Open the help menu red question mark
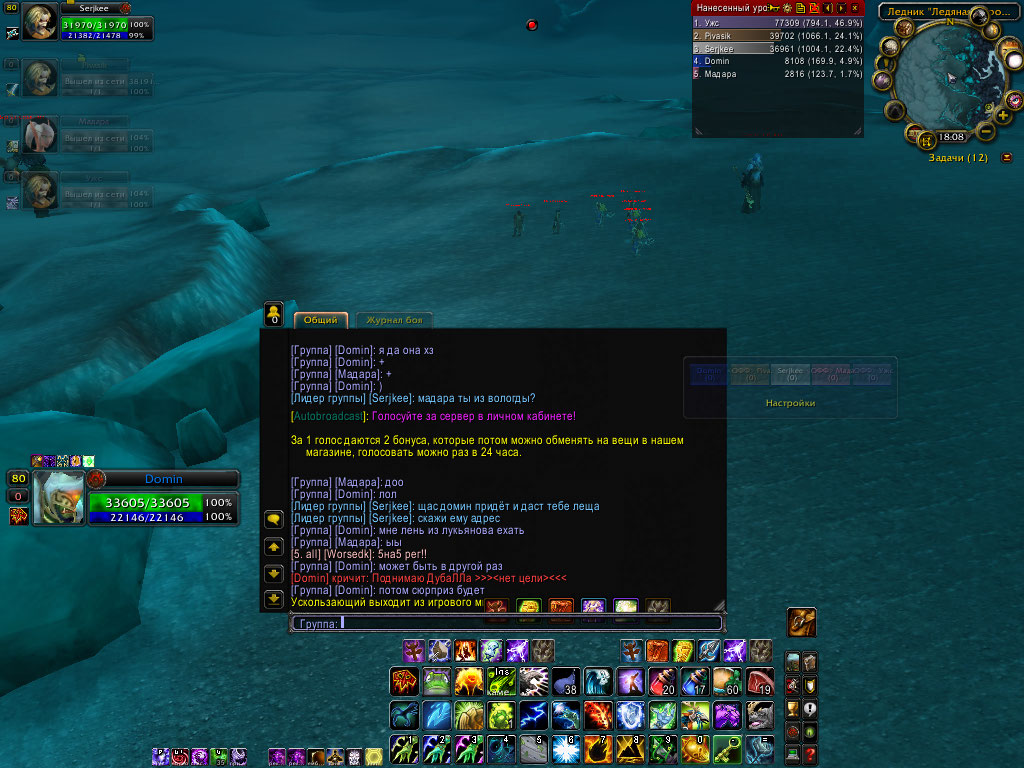 810,754
